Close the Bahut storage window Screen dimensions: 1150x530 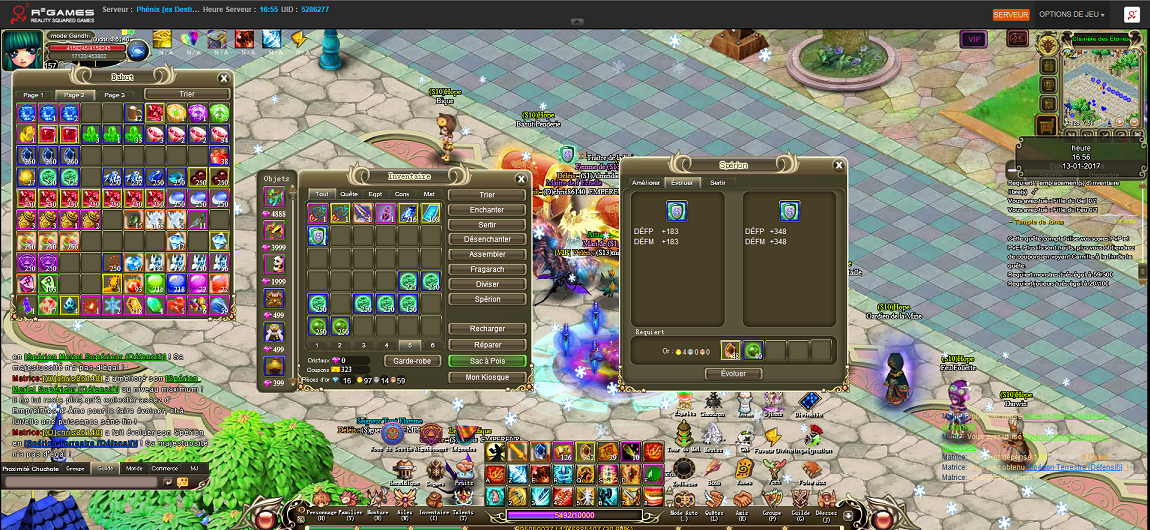(224, 78)
